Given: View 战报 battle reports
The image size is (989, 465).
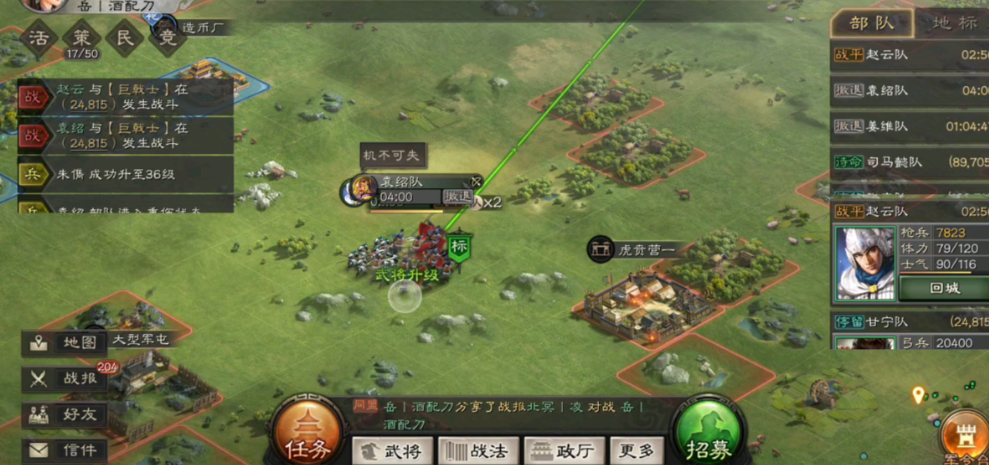Looking at the screenshot, I should point(66,379).
